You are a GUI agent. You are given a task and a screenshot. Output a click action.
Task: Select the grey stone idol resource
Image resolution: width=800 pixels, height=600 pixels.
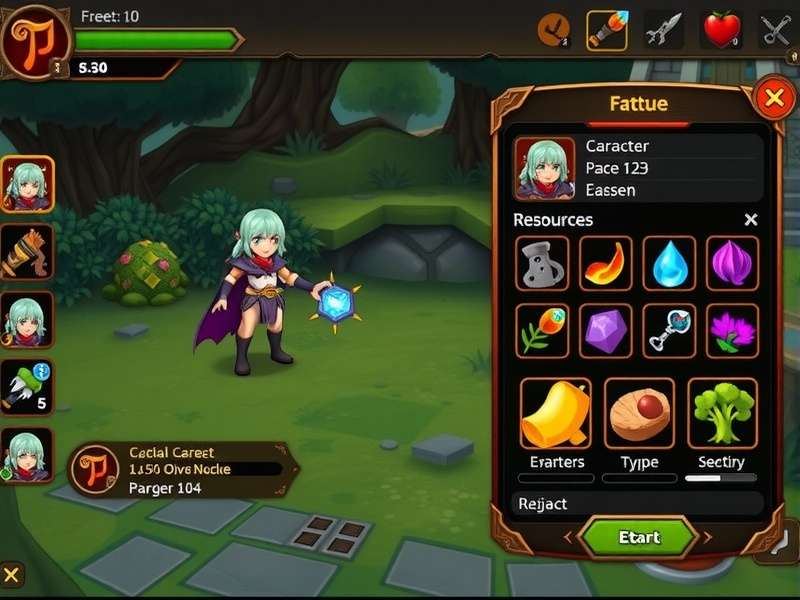point(542,263)
